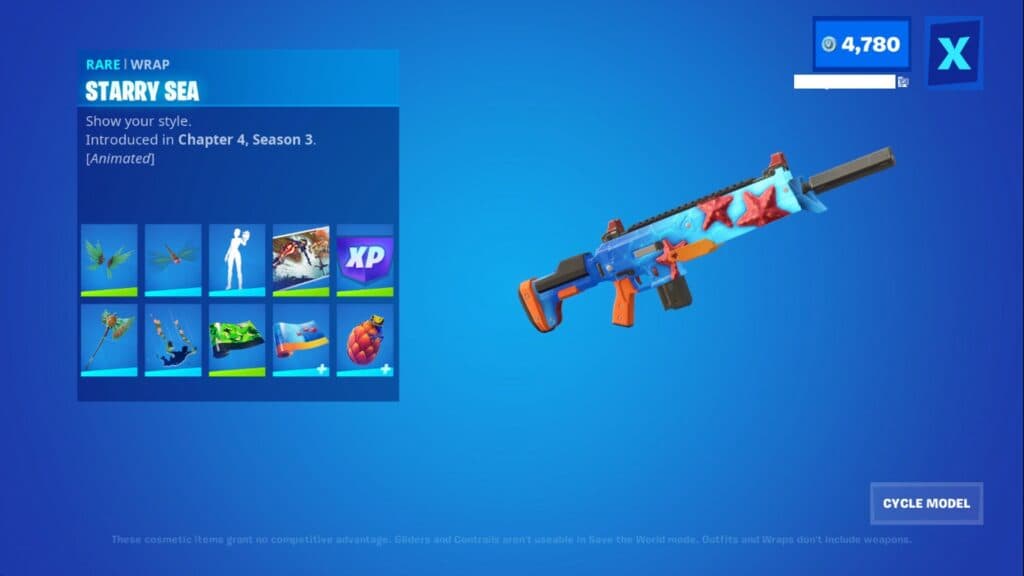Click the Cycle Model button
Viewport: 1024px width, 576px height.
(x=926, y=503)
